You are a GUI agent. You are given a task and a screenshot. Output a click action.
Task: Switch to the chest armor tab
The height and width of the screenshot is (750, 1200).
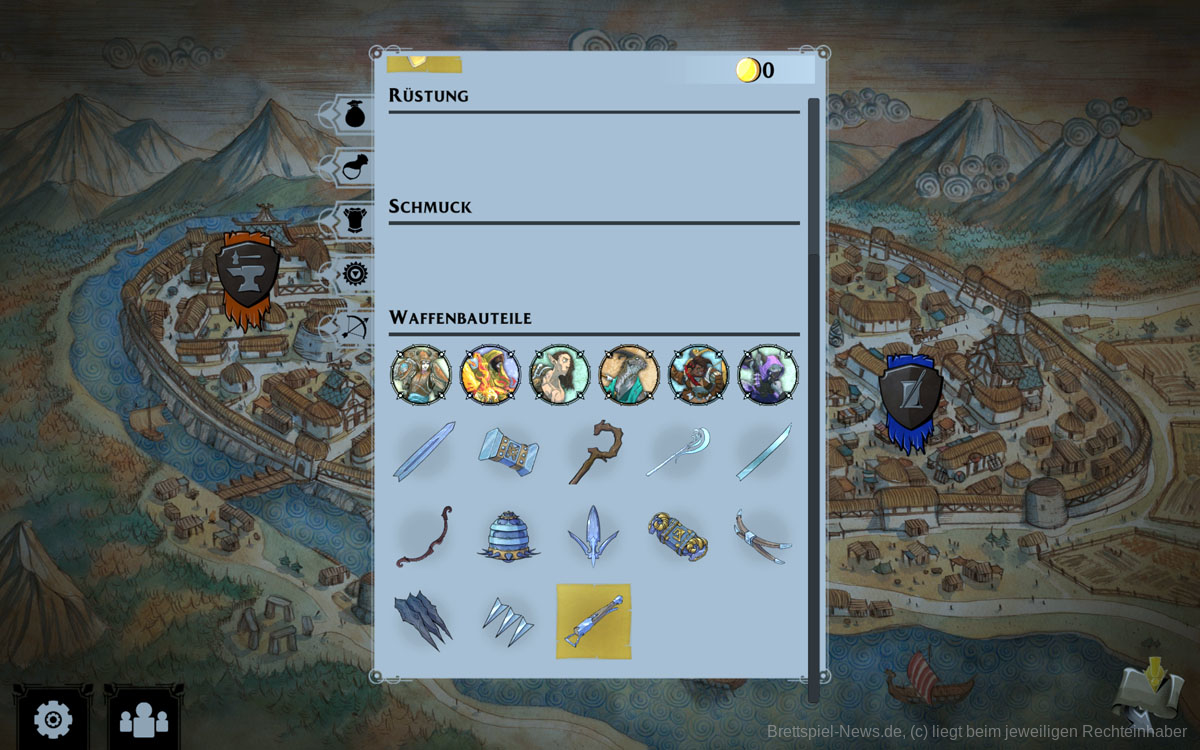coord(355,221)
